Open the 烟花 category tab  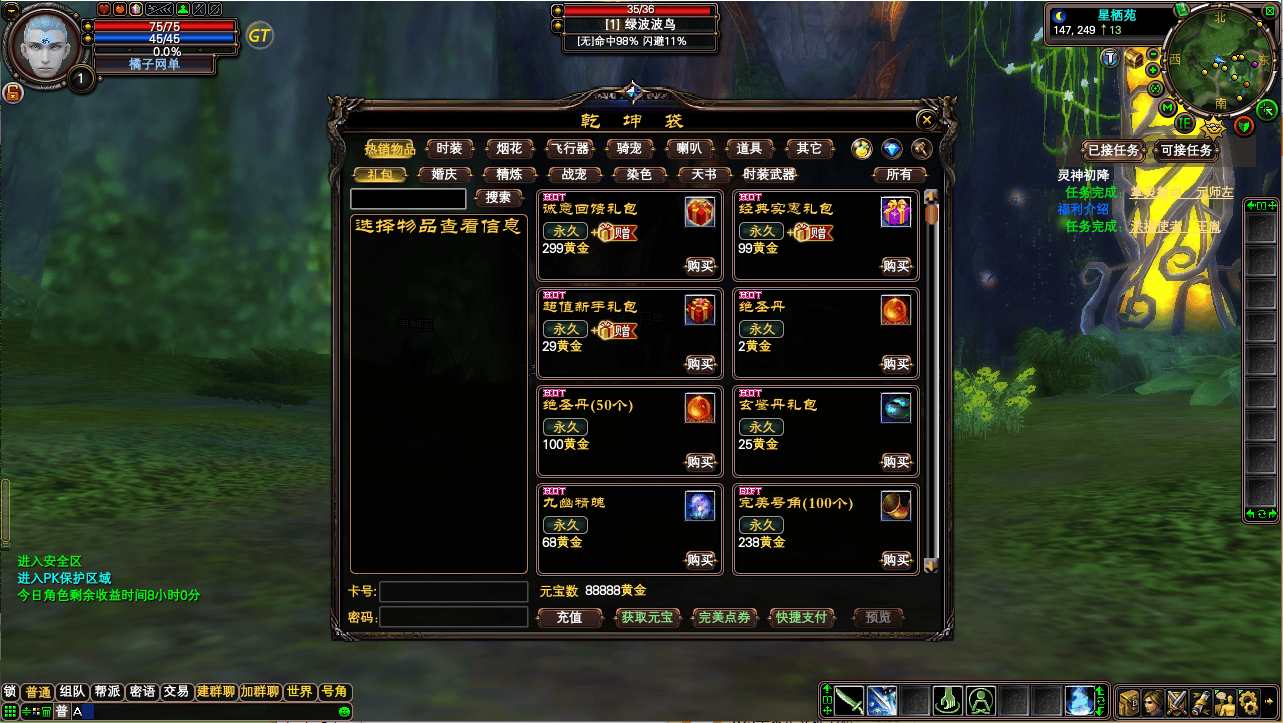pos(509,149)
